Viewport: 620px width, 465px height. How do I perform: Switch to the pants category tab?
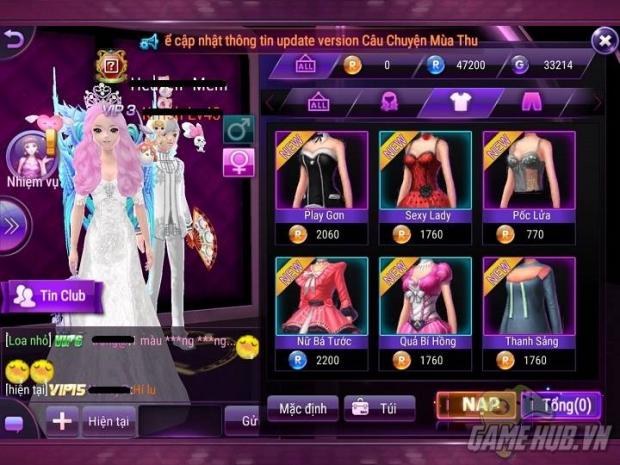coord(532,102)
